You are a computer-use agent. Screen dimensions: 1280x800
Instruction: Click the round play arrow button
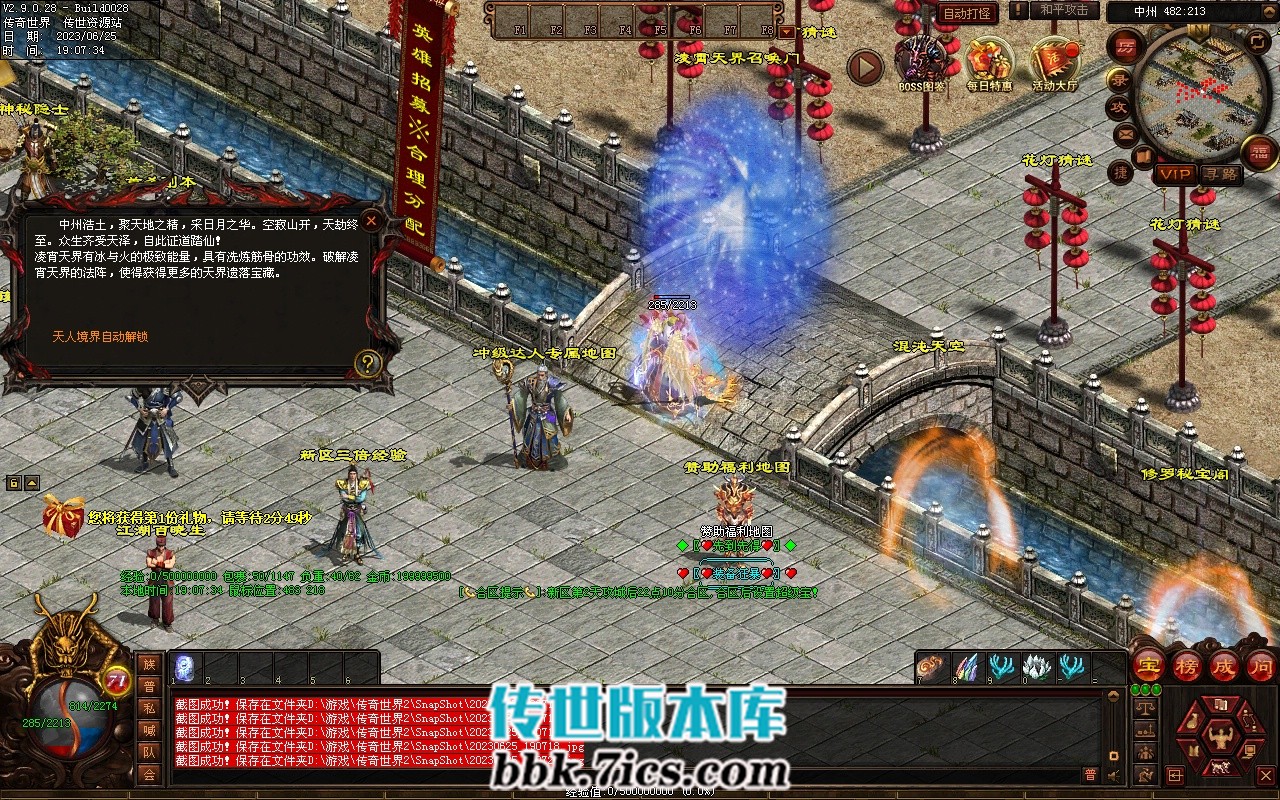tap(866, 68)
